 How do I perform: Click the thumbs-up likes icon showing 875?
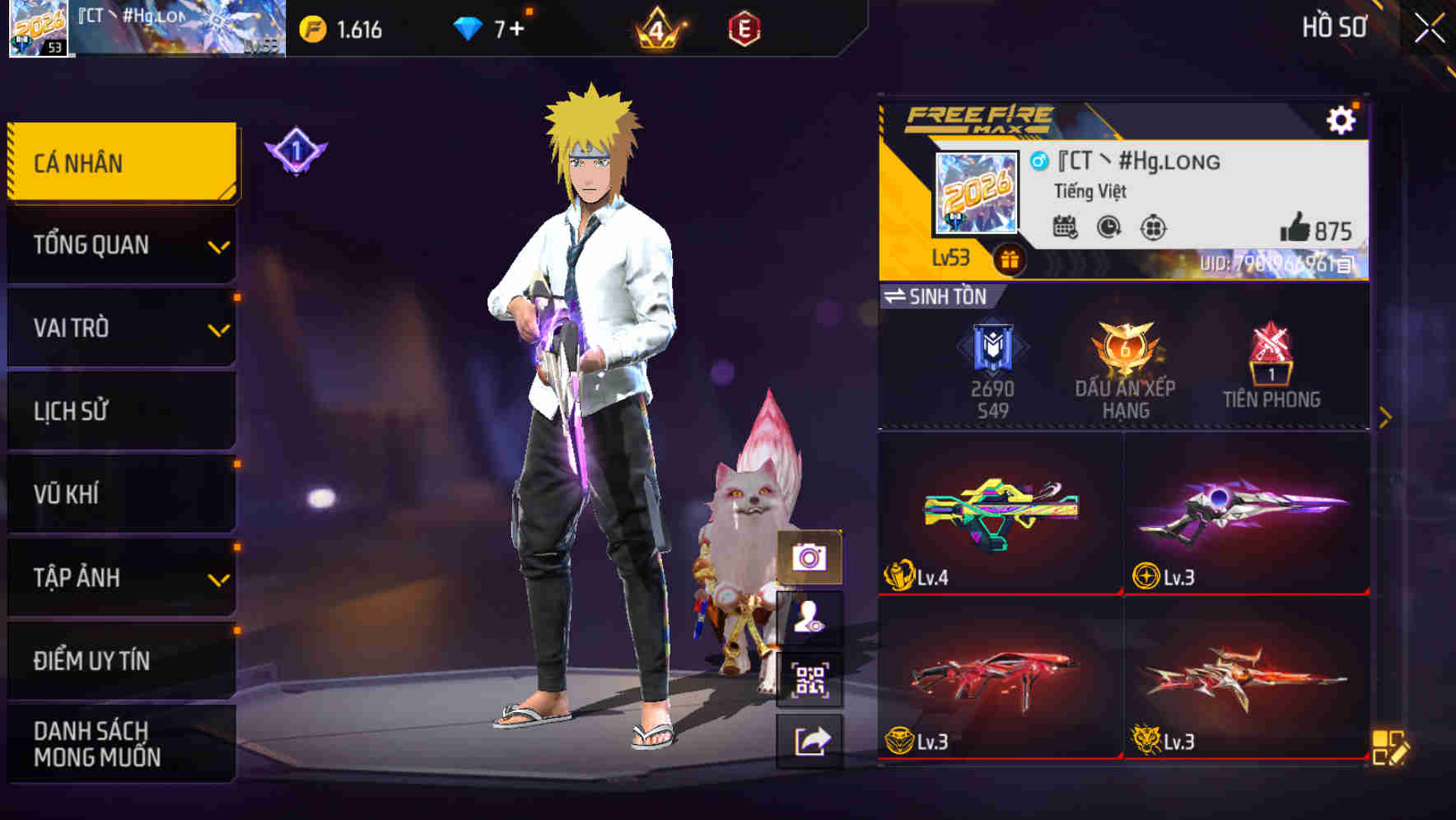pos(1295,228)
